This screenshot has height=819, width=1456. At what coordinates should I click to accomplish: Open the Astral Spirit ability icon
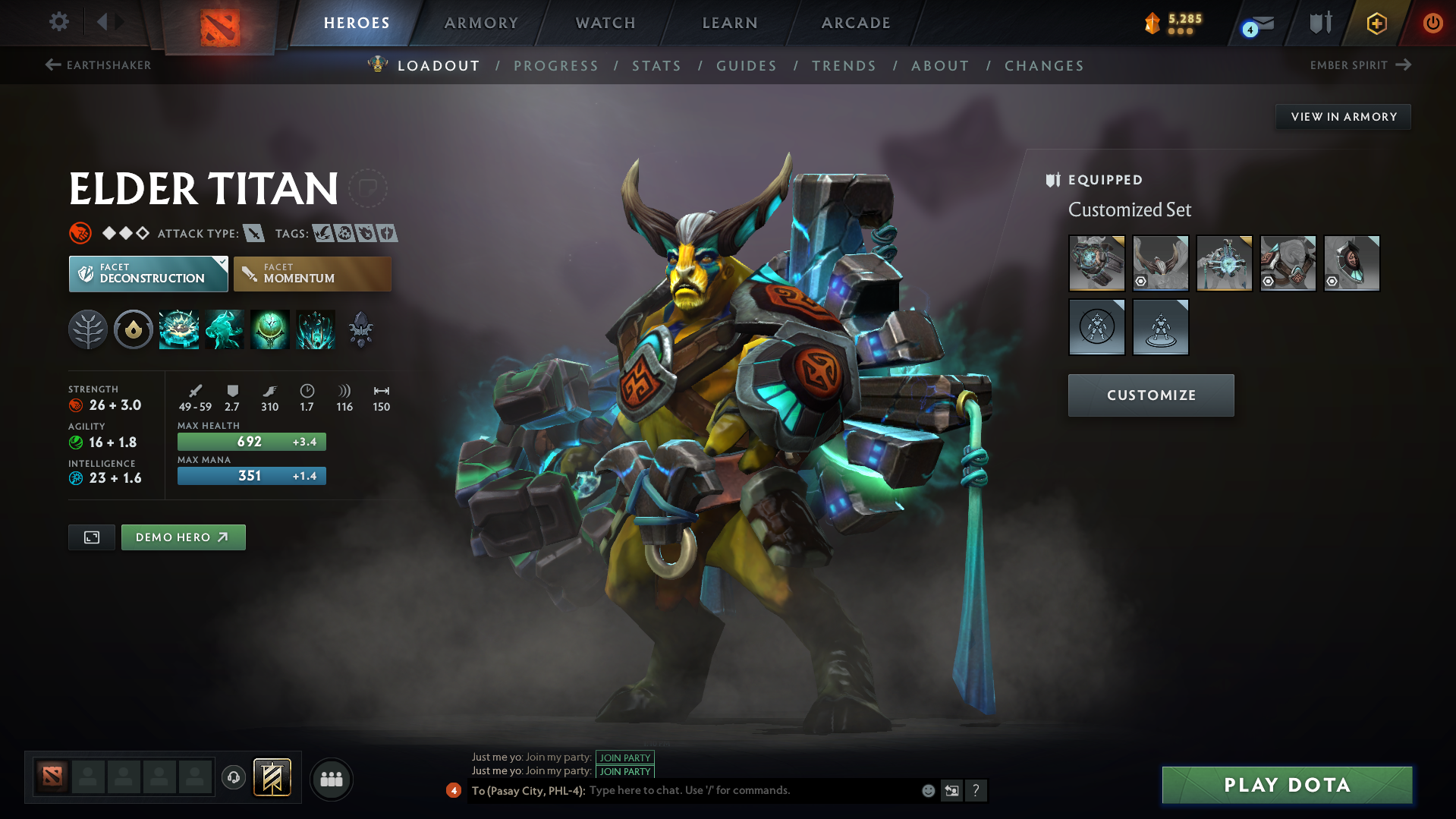pyautogui.click(x=224, y=329)
